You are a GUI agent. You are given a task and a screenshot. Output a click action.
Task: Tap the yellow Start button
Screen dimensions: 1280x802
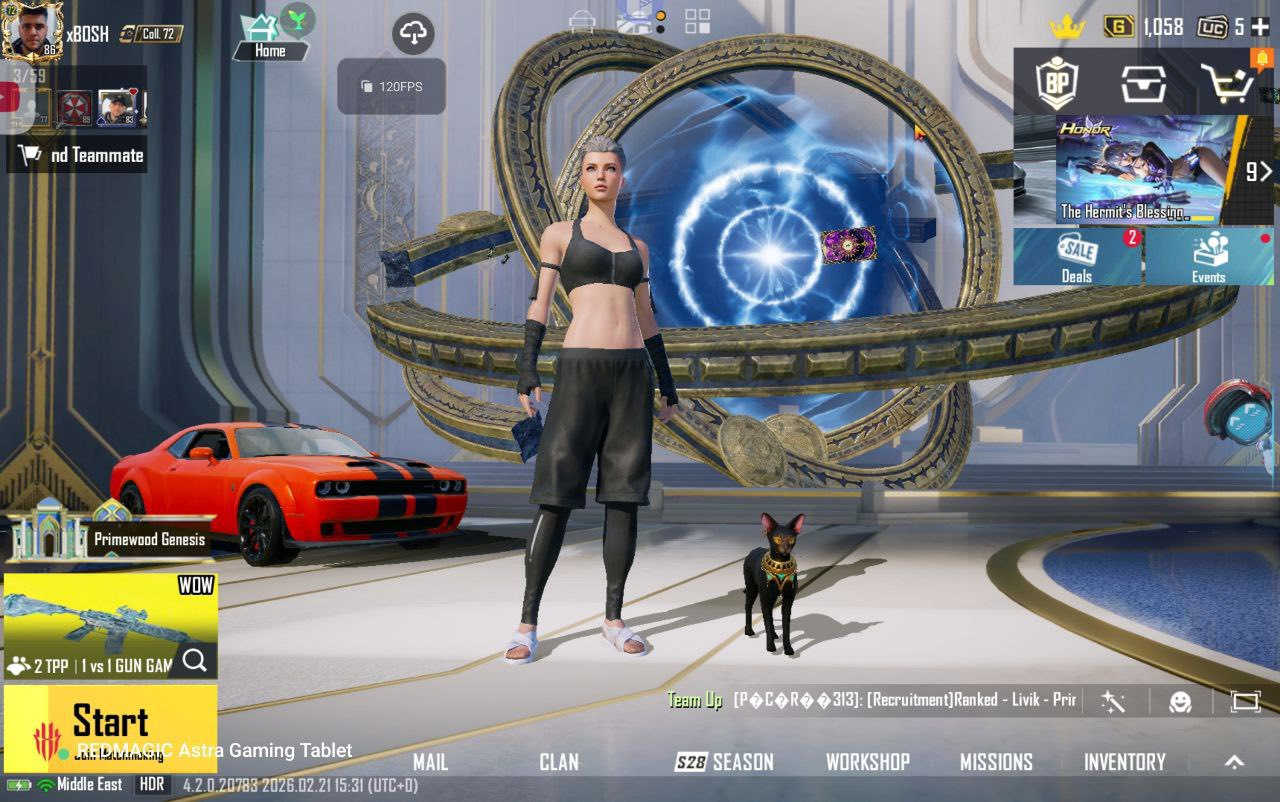110,722
